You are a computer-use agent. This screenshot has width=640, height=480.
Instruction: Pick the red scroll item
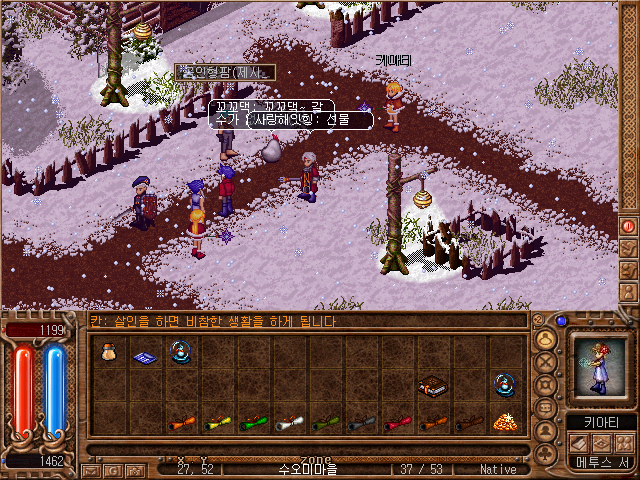click(x=397, y=423)
